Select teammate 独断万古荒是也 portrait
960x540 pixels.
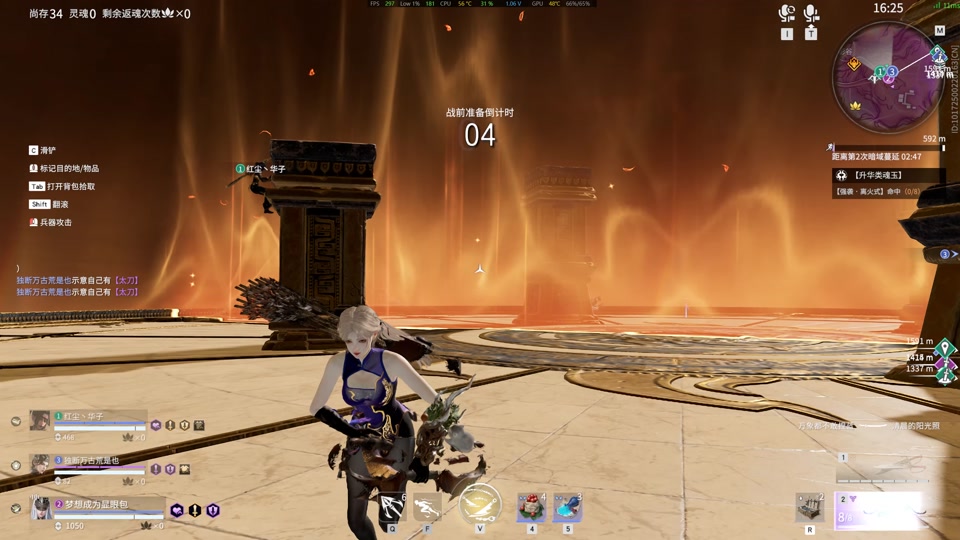point(40,464)
